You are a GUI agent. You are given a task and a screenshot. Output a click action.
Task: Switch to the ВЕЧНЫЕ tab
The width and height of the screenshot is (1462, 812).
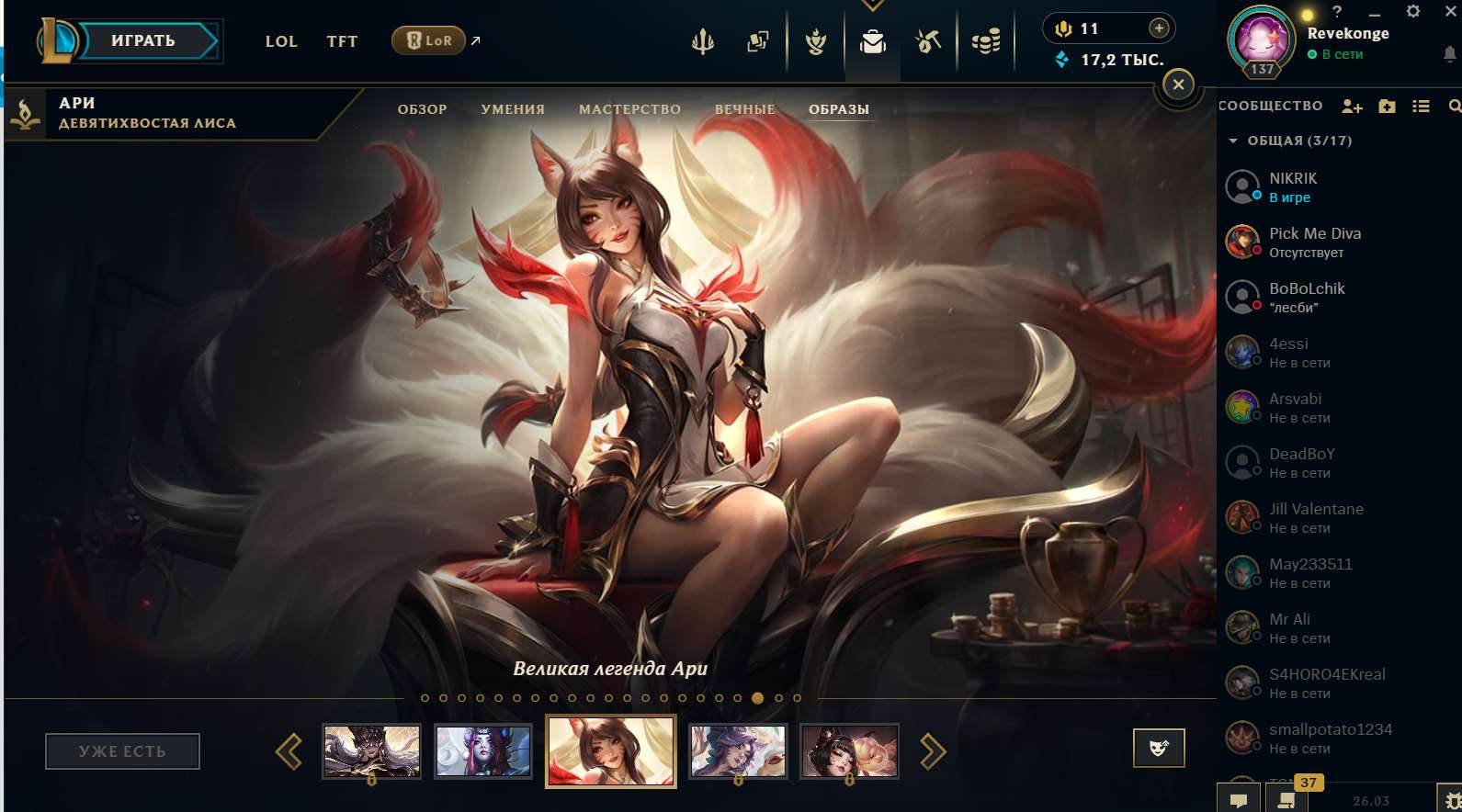click(x=746, y=108)
